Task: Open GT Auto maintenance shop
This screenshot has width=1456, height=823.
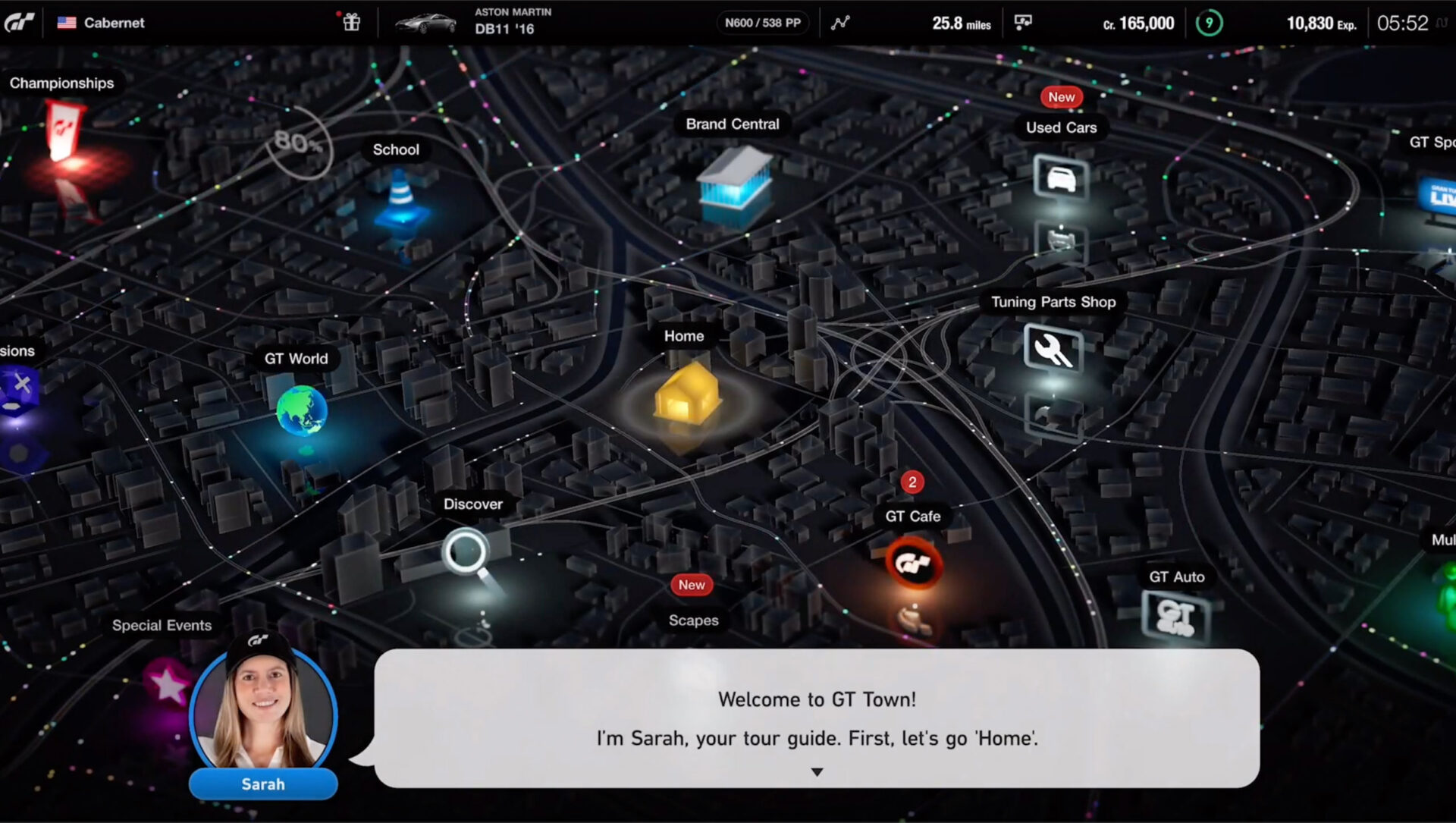Action: (1175, 616)
